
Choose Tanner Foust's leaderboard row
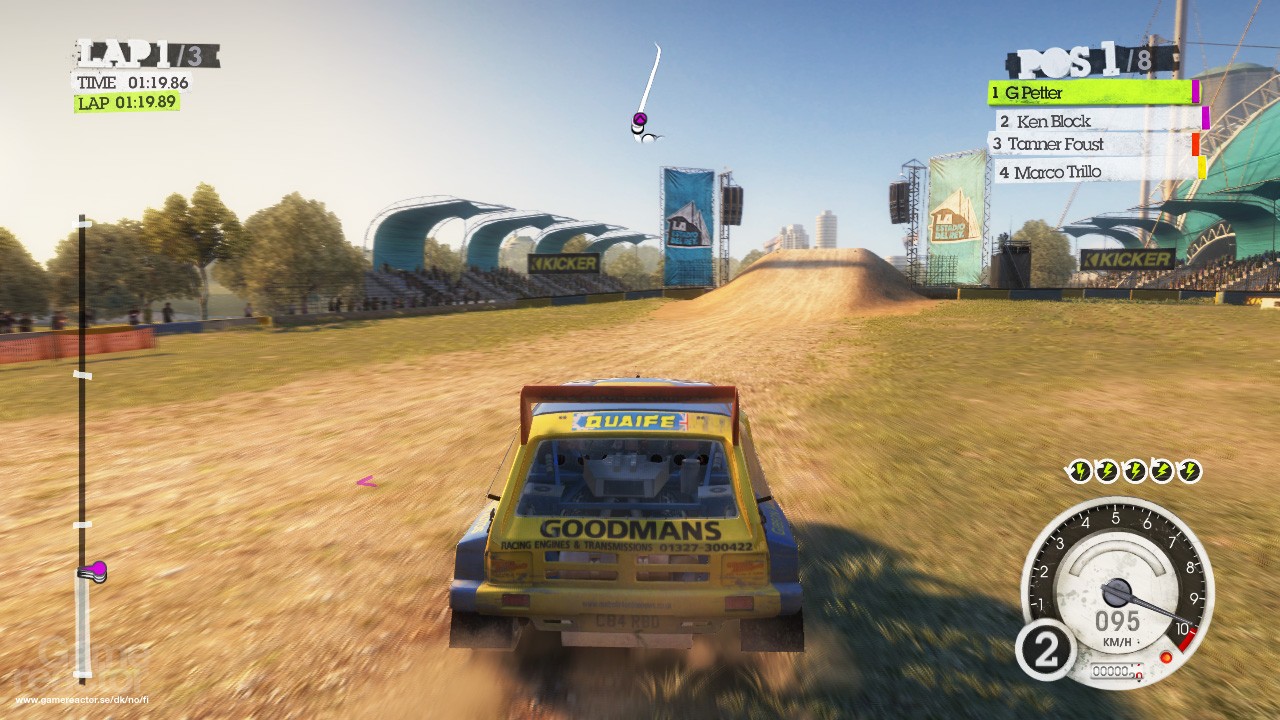[1094, 145]
